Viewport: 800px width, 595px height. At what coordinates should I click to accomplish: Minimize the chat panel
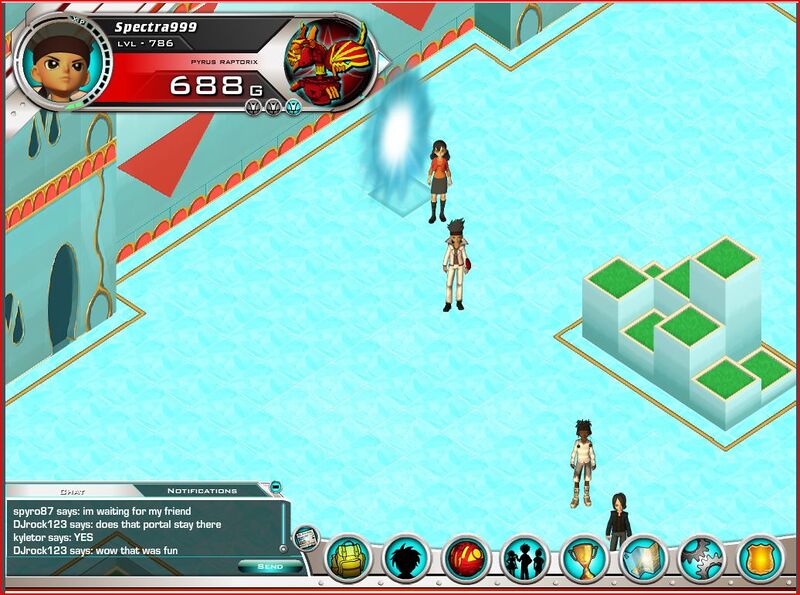click(276, 487)
